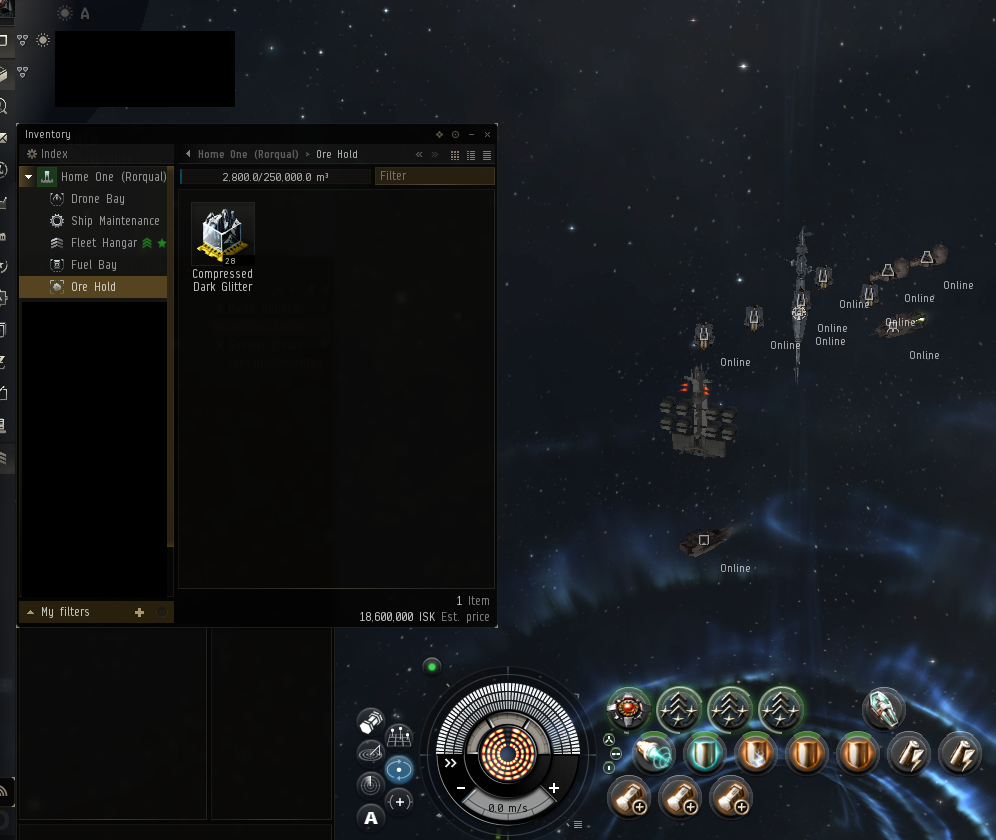Close the Inventory window
This screenshot has height=840, width=996.
coord(487,134)
